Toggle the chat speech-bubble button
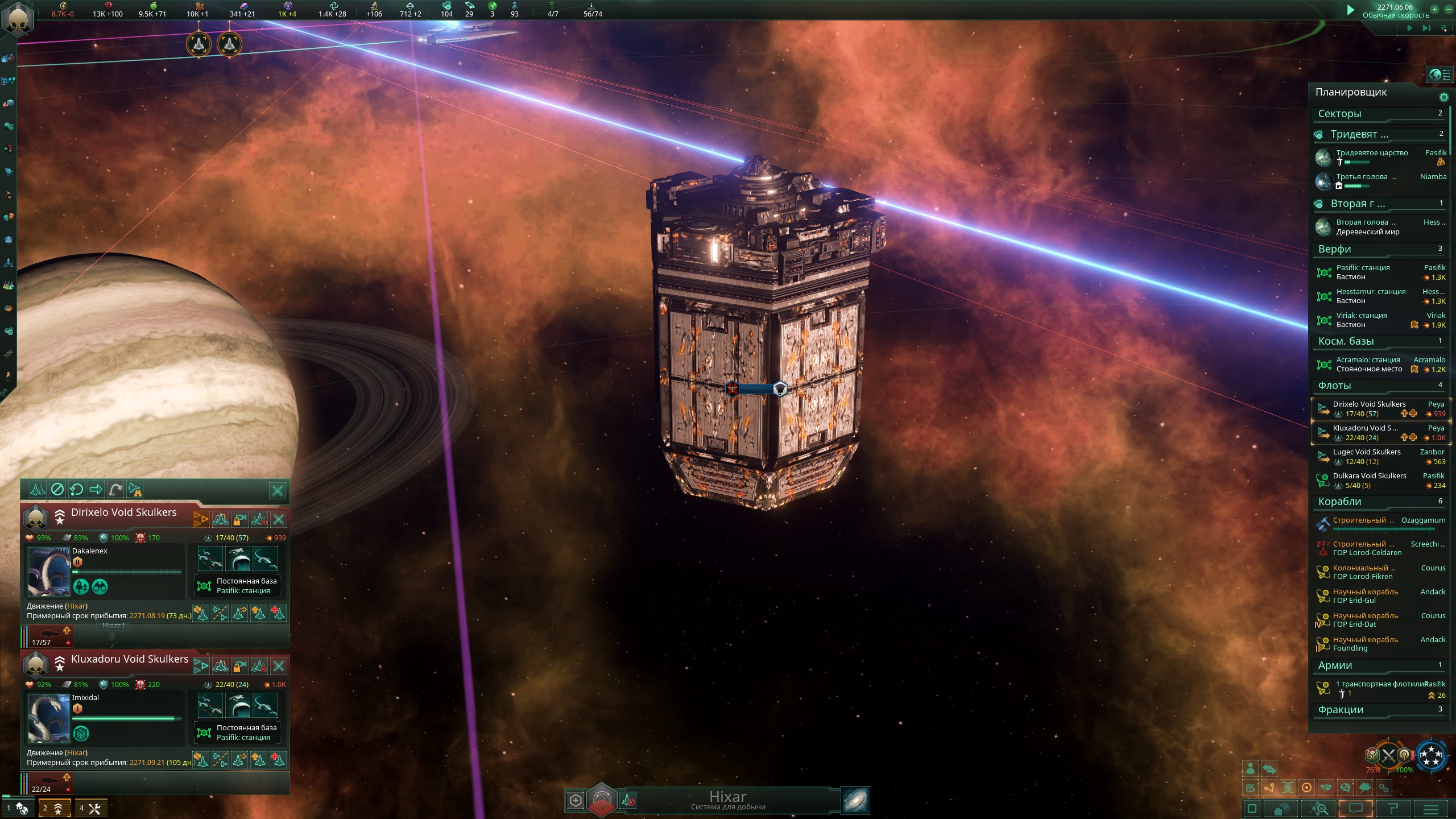 pyautogui.click(x=1356, y=808)
